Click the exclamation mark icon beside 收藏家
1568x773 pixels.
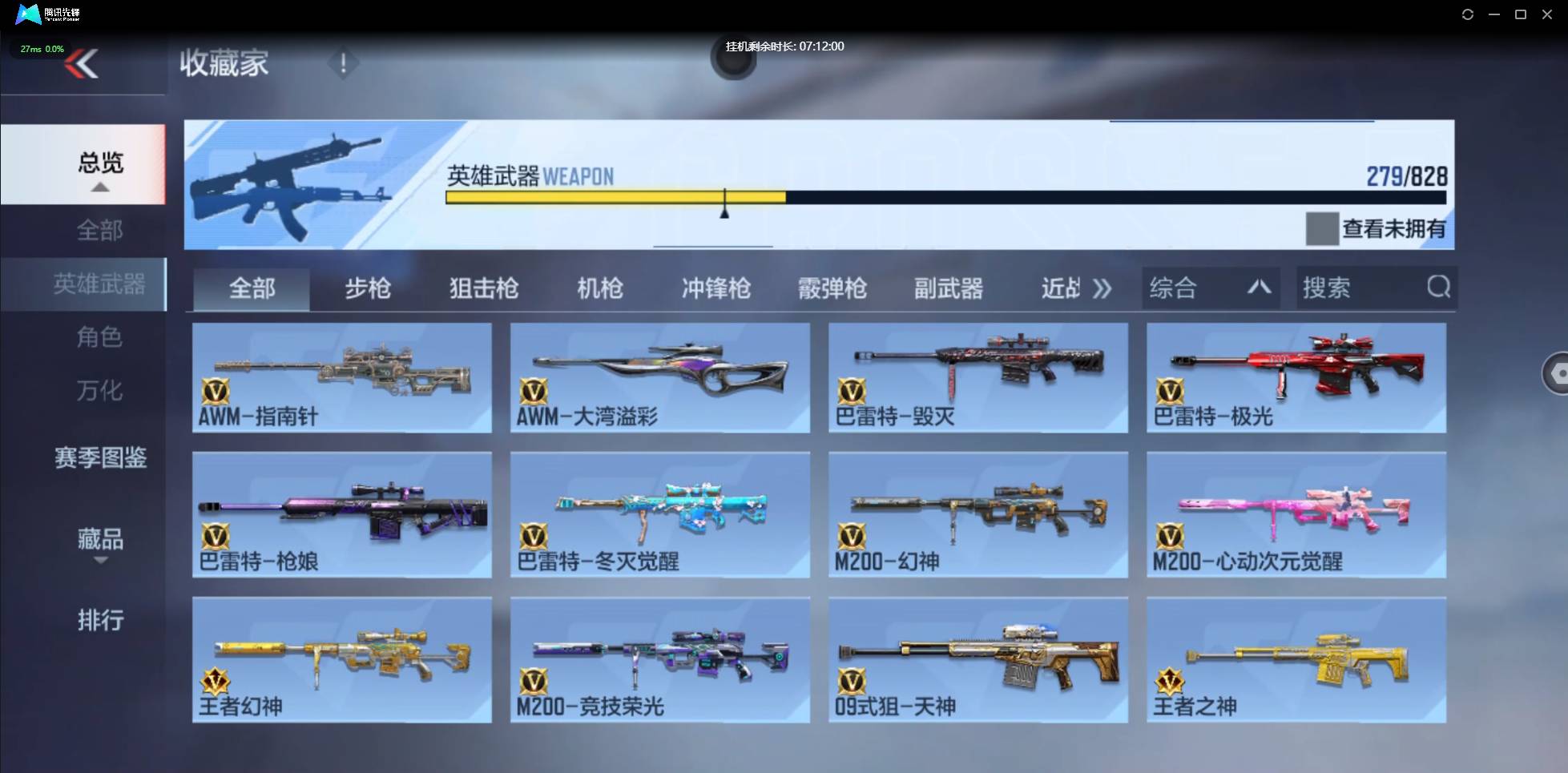click(343, 62)
